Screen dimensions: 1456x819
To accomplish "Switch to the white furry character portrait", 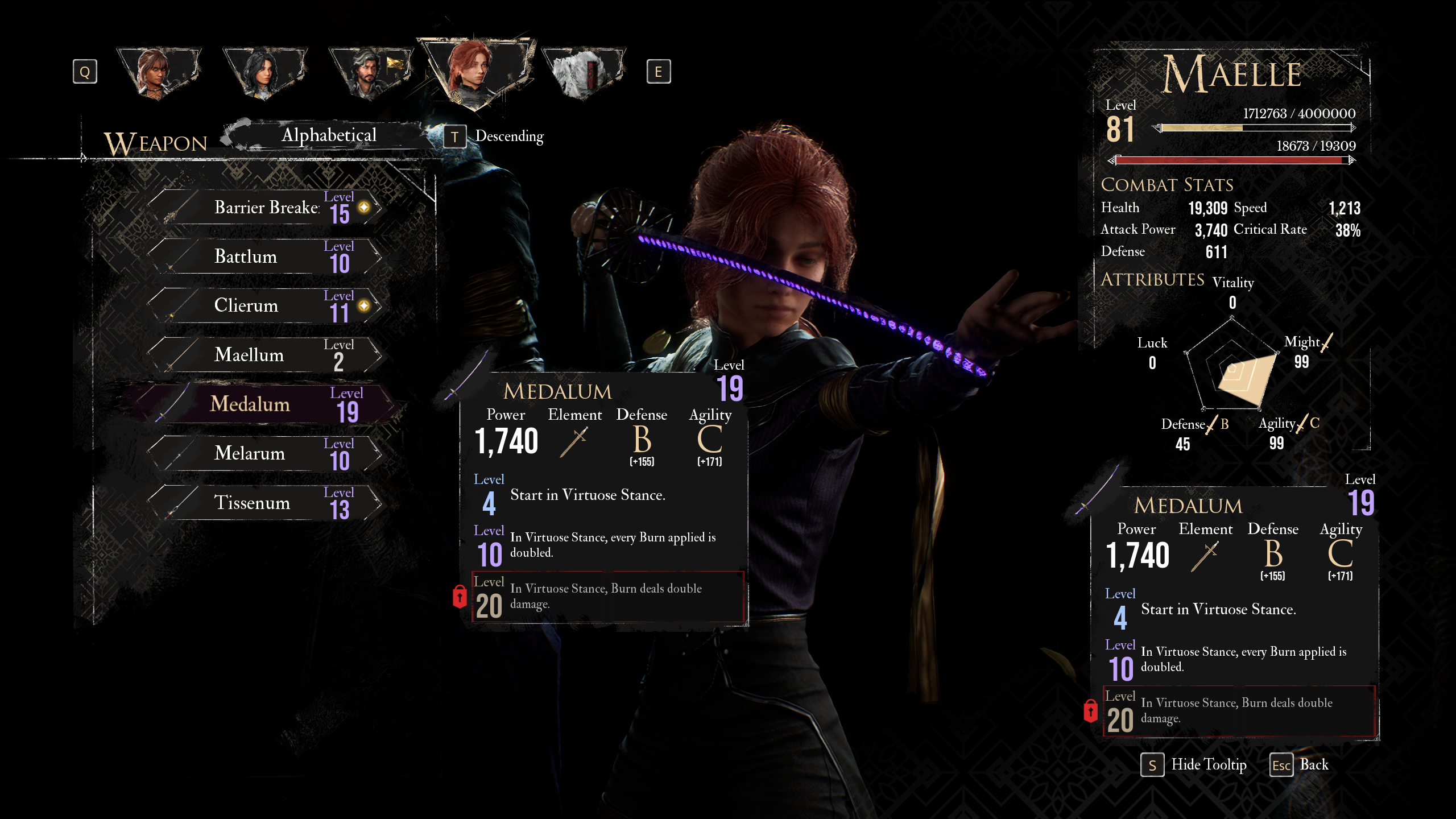I will pyautogui.click(x=583, y=73).
